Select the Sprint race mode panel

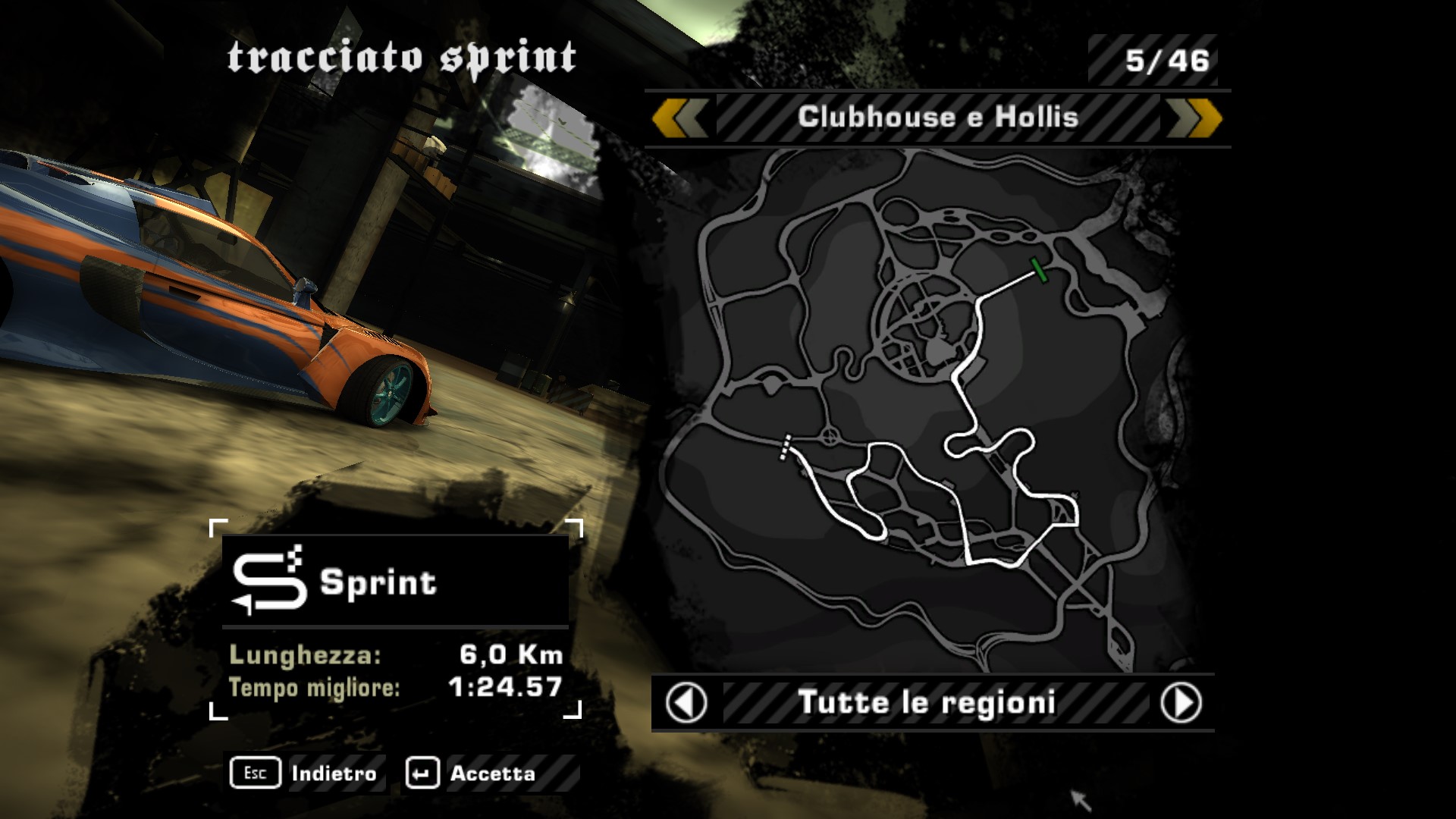[x=395, y=582]
